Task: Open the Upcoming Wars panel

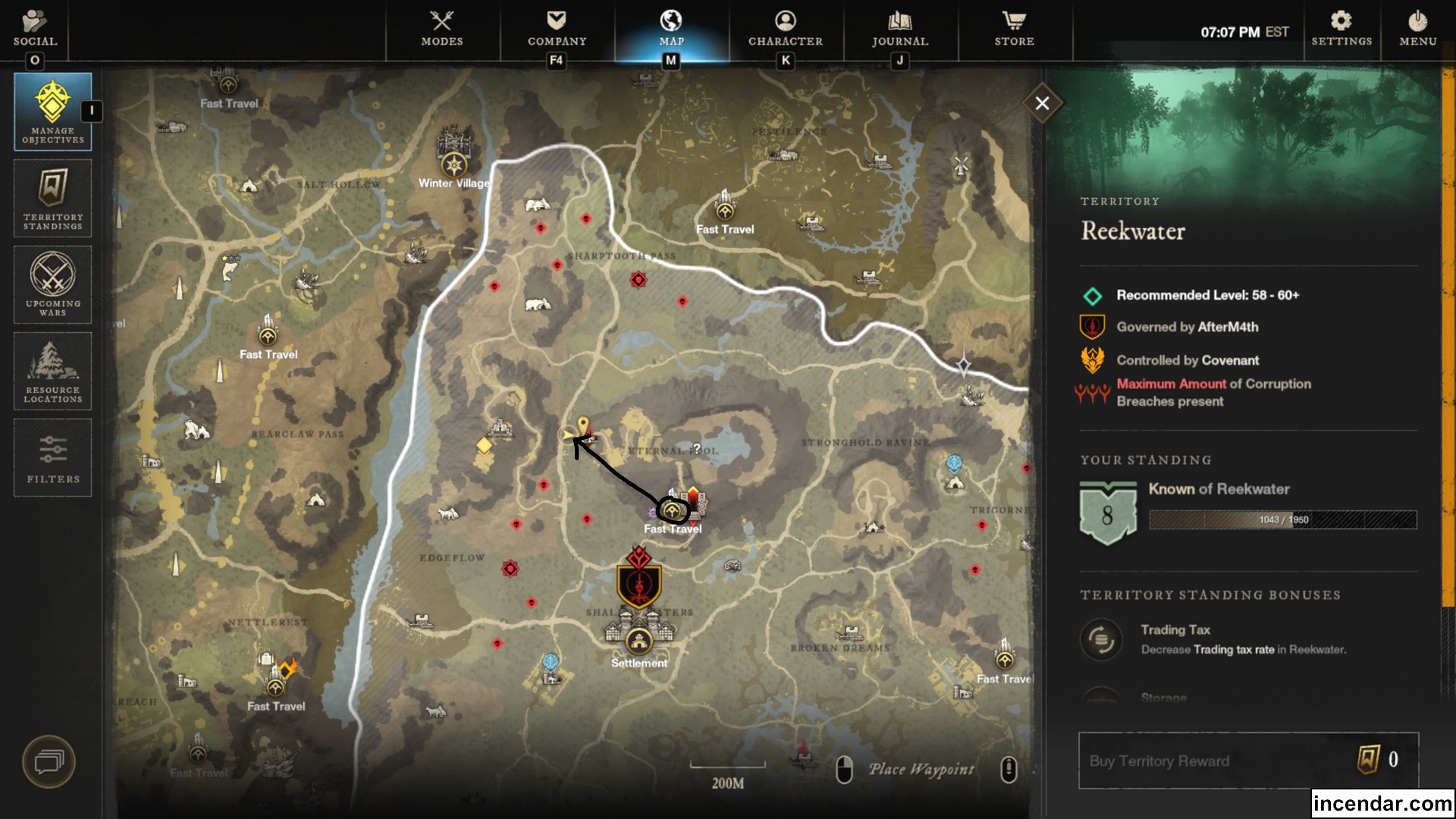Action: point(52,284)
